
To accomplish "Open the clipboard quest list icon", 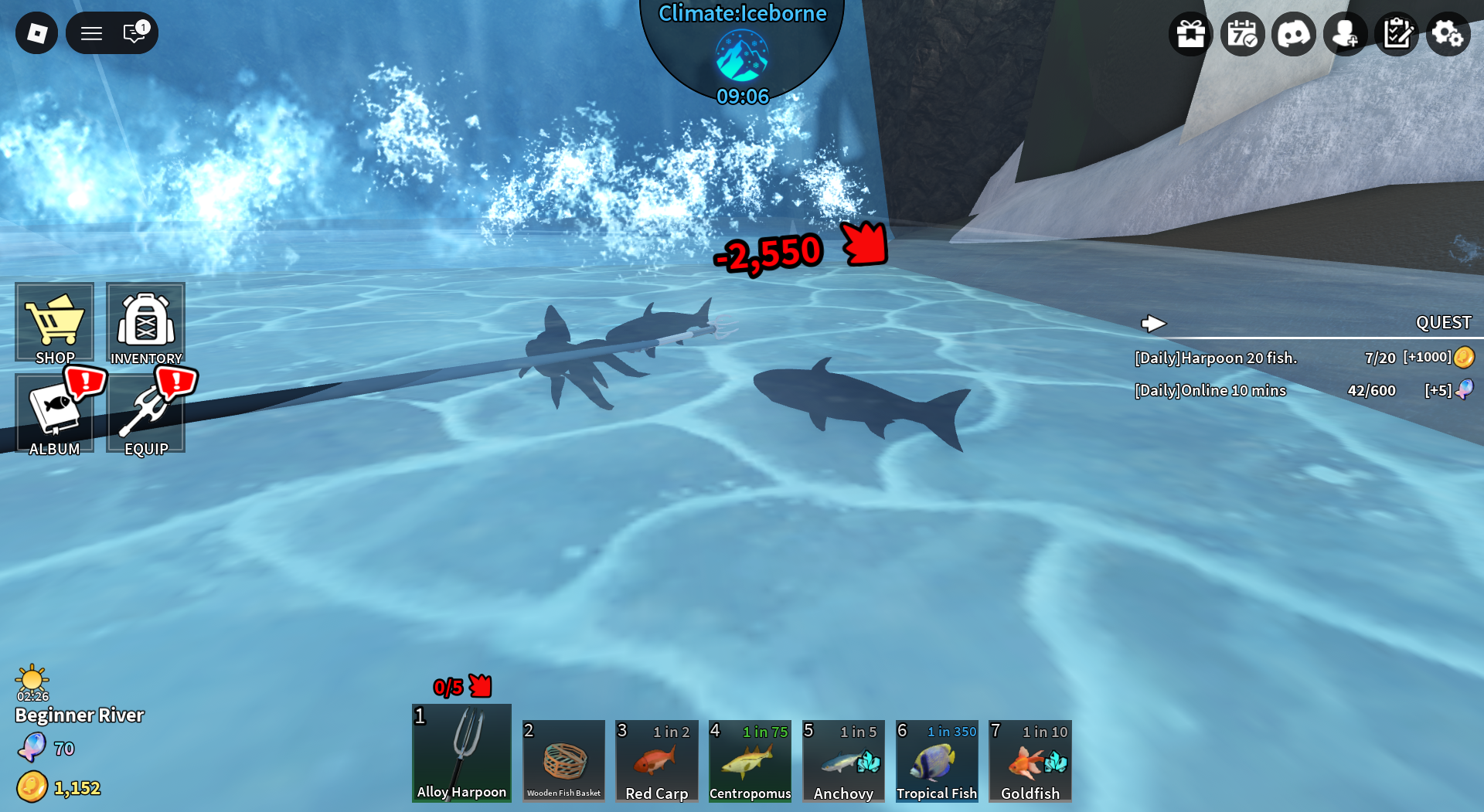I will [1397, 34].
